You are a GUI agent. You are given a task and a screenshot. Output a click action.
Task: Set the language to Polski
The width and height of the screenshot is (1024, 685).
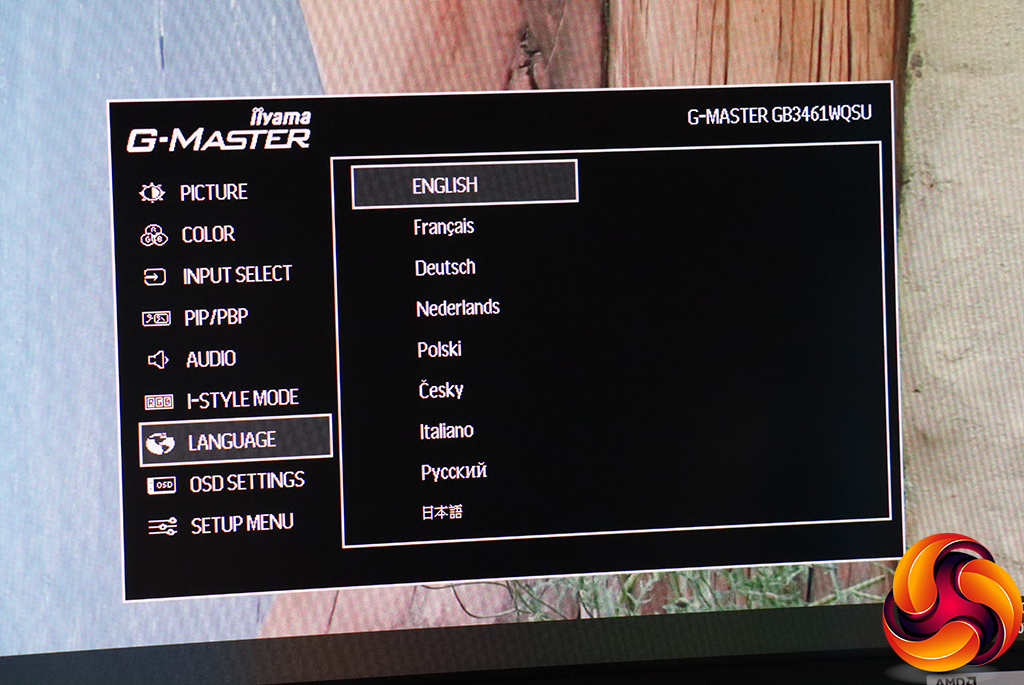click(439, 350)
